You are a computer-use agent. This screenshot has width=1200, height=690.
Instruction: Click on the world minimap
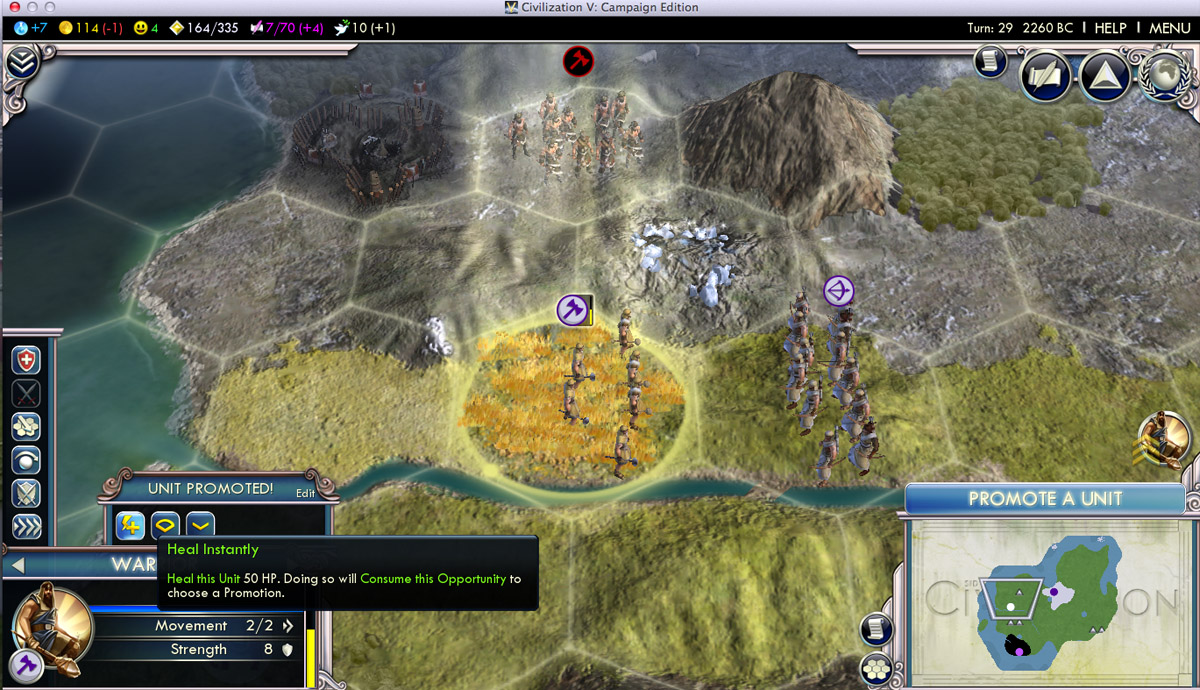[x=1050, y=600]
